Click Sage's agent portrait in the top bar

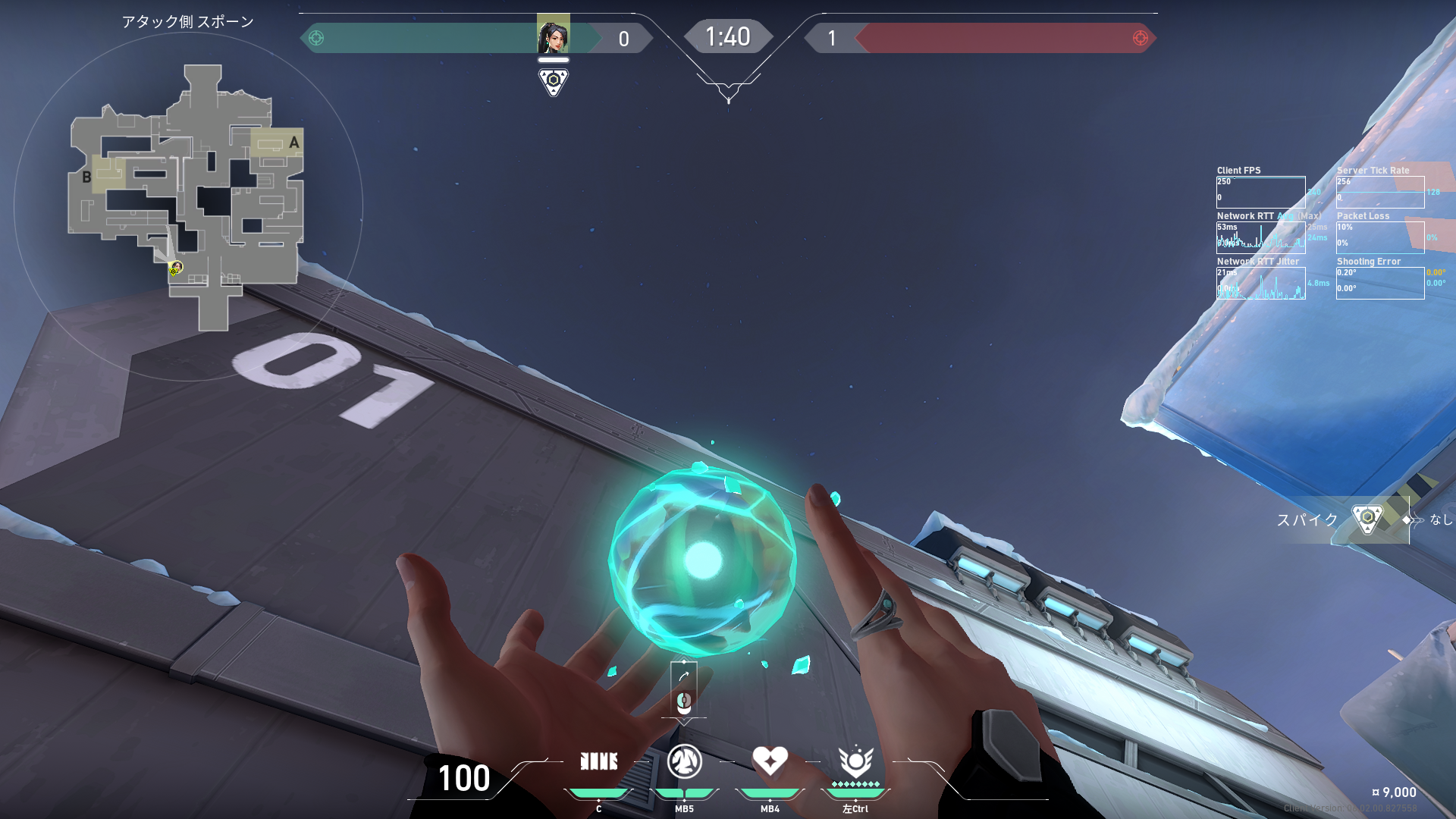pyautogui.click(x=553, y=35)
